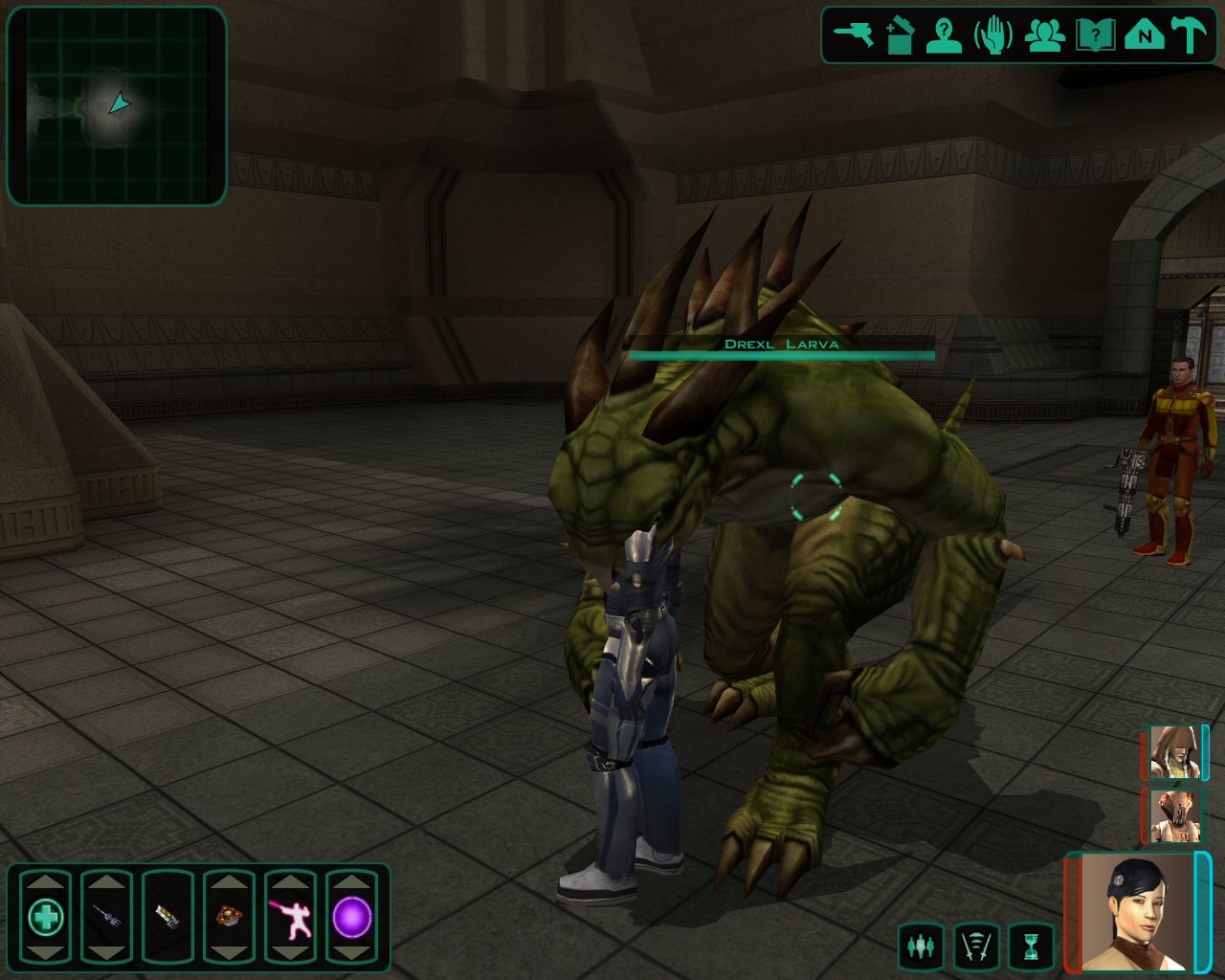1225x980 pixels.
Task: Open the abilities menu hand icon
Action: [x=993, y=35]
